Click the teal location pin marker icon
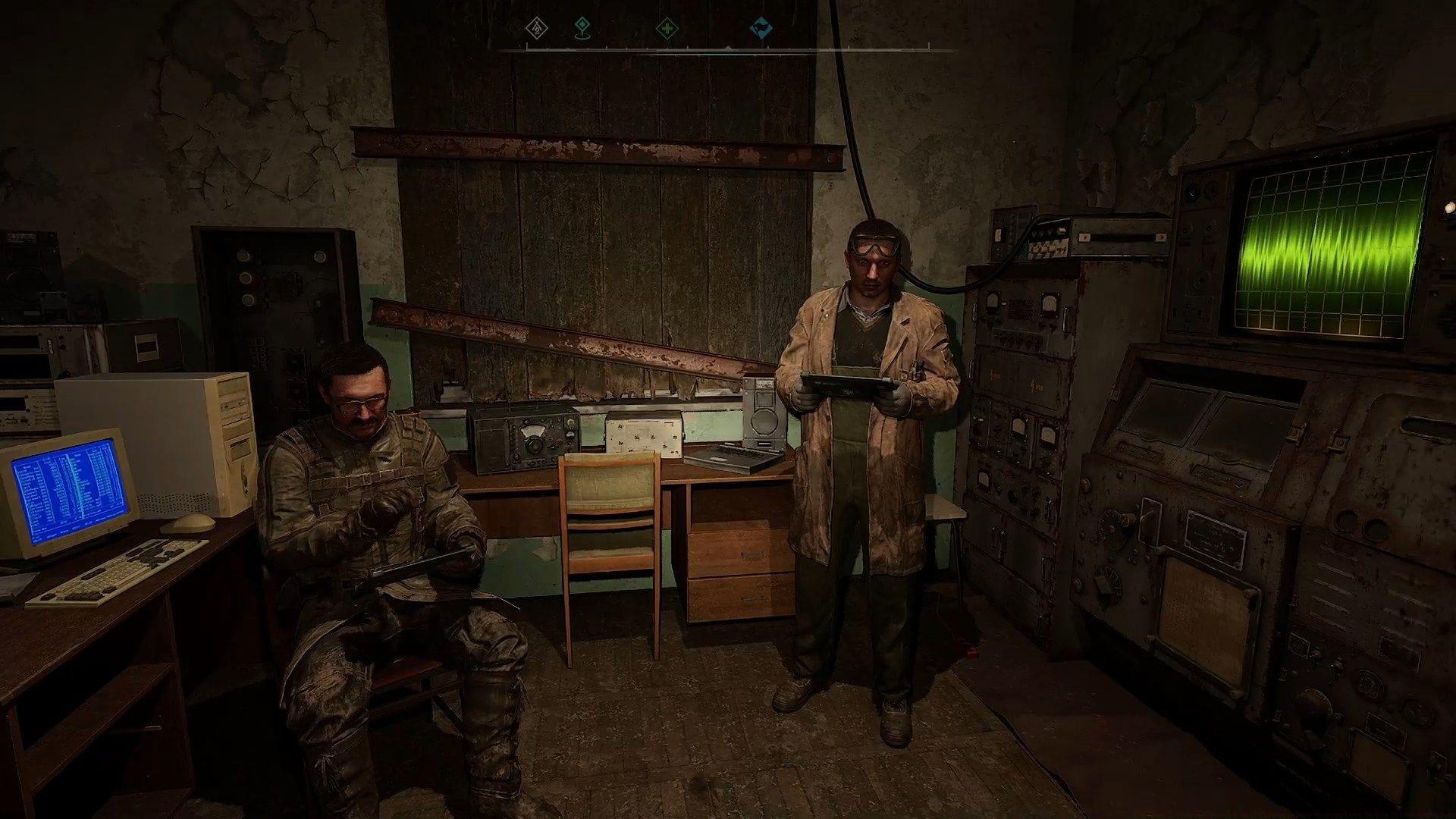The height and width of the screenshot is (819, 1456). click(x=582, y=28)
